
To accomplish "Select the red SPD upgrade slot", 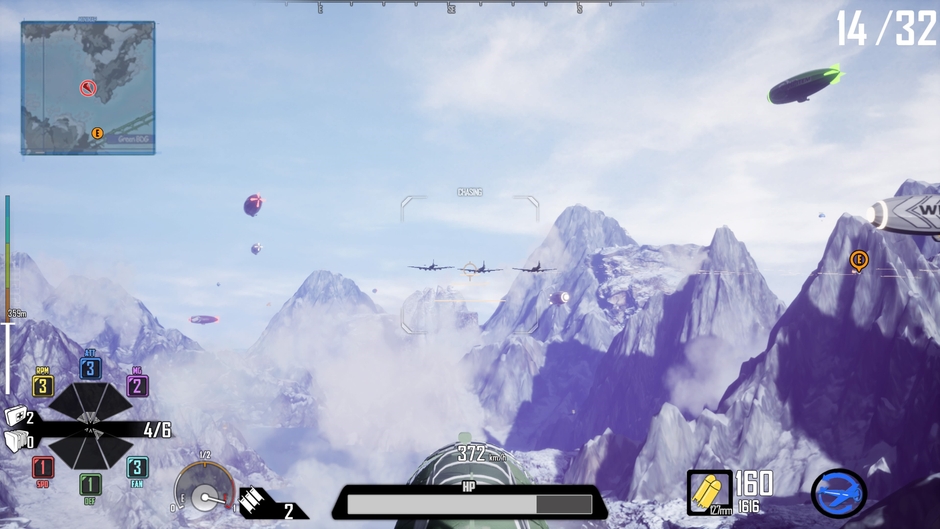I will 42,467.
